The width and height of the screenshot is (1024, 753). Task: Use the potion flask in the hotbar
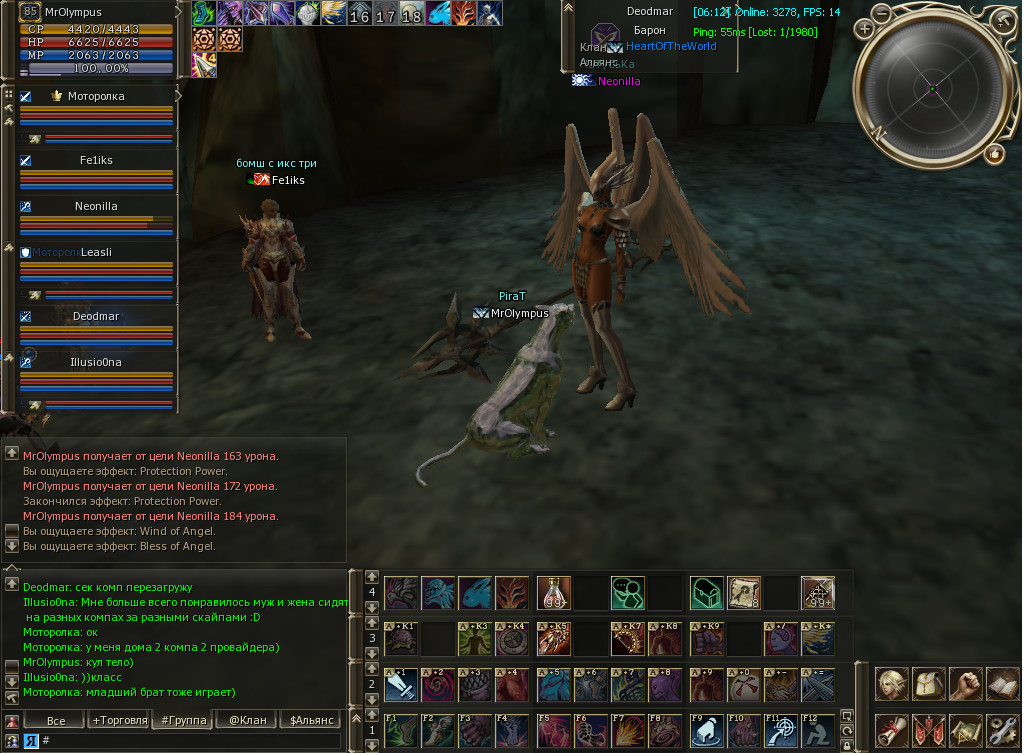coord(554,593)
